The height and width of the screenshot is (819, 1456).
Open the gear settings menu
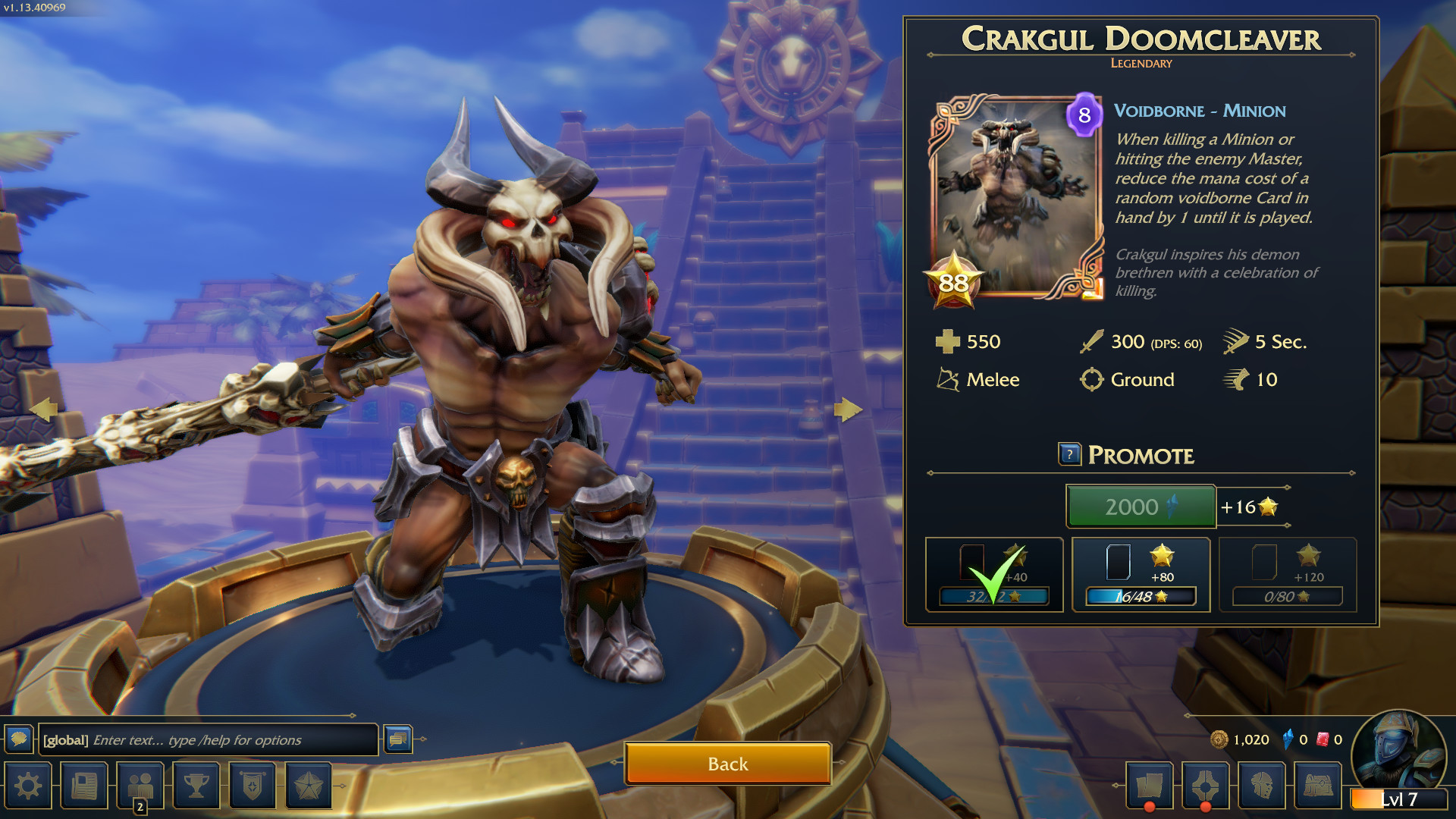pos(28,786)
